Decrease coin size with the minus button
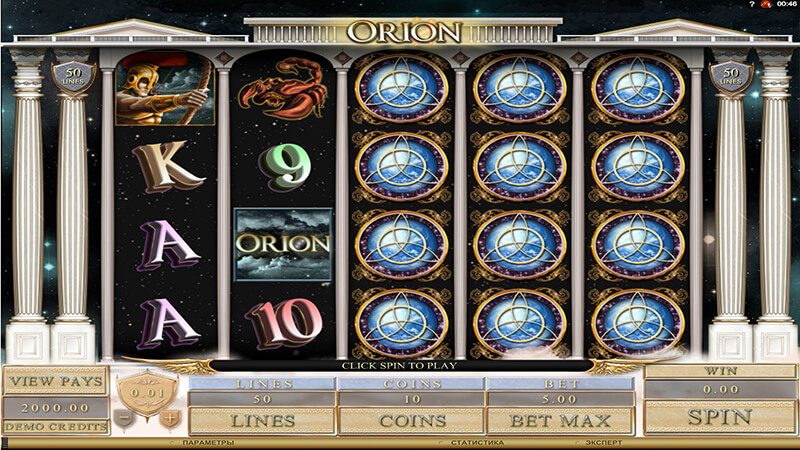The width and height of the screenshot is (800, 450). coord(124,417)
